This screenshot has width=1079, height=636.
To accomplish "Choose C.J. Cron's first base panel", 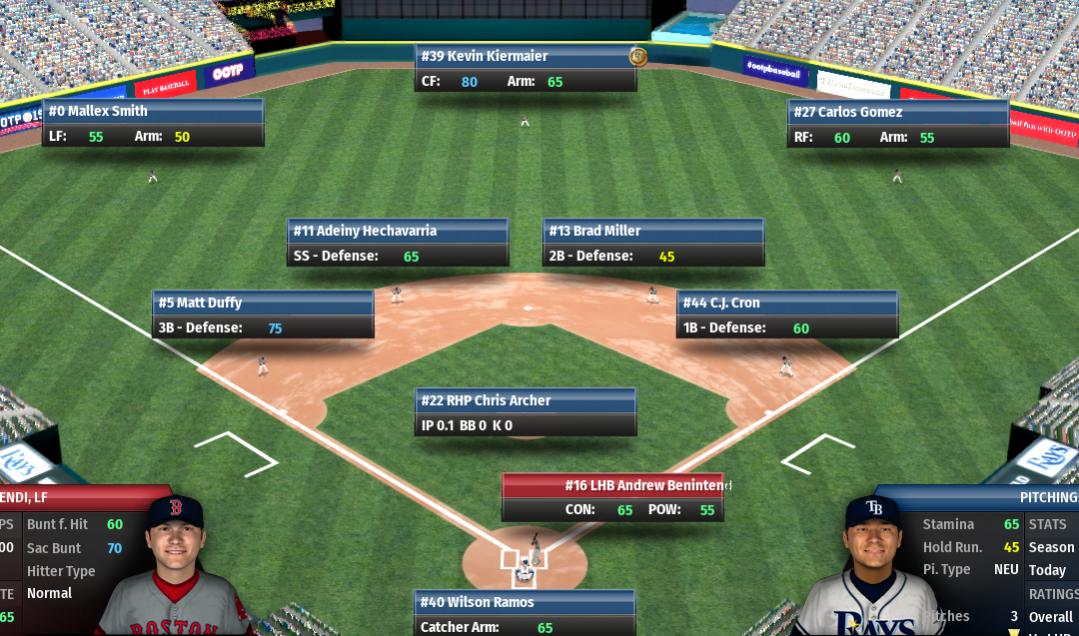I will 786,315.
